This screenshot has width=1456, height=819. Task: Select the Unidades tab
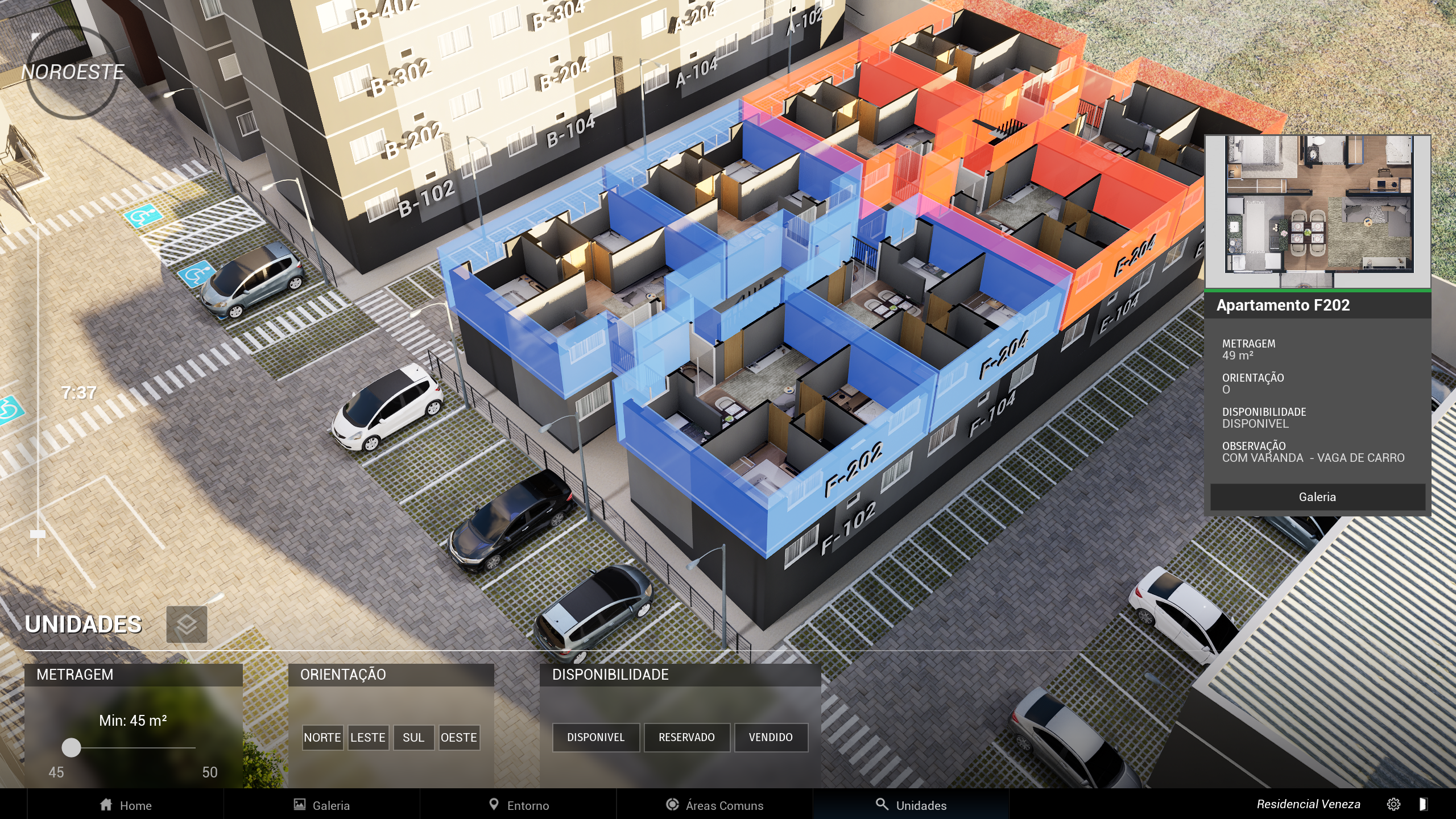(x=911, y=805)
